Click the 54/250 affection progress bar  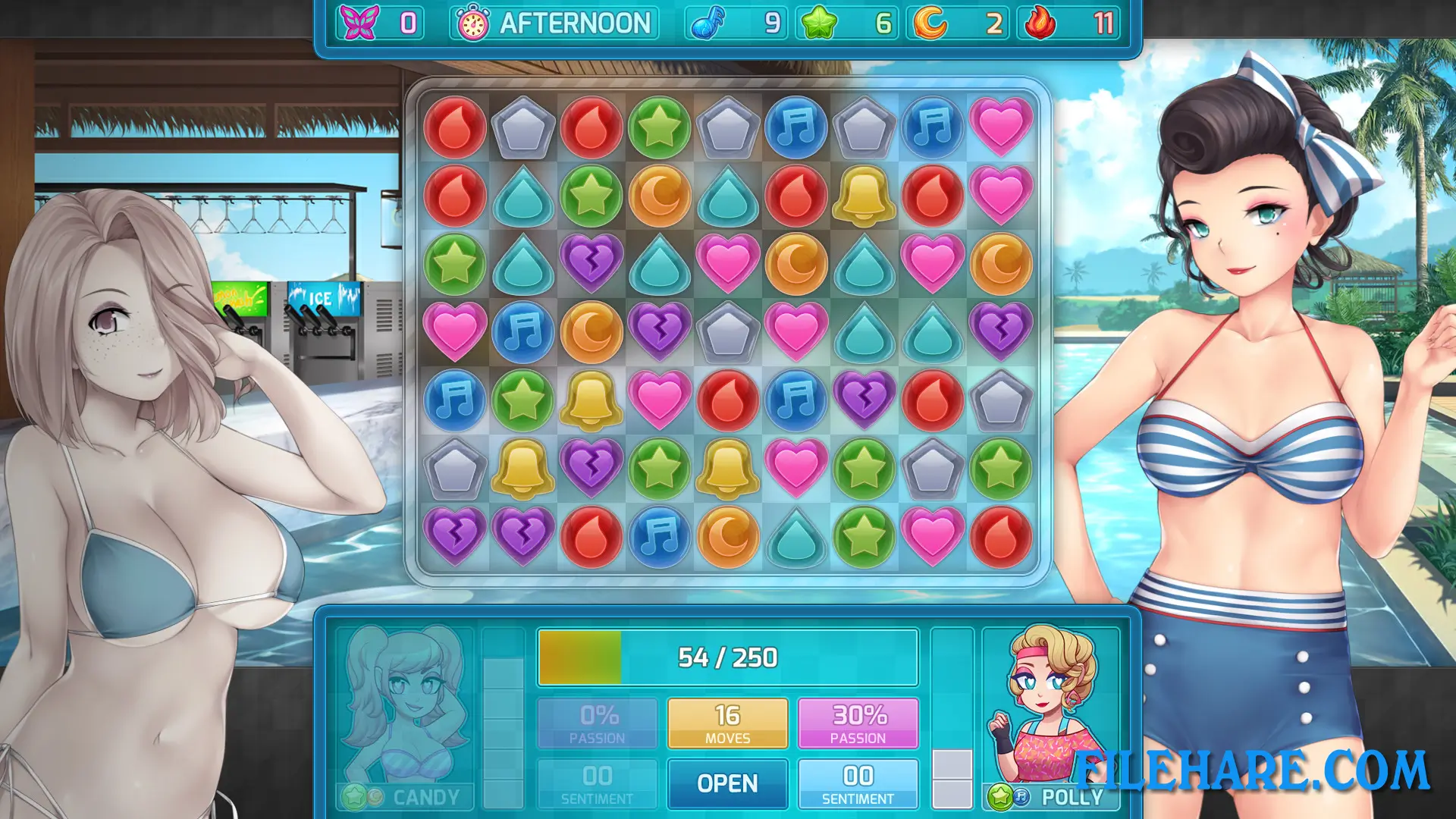(x=726, y=657)
